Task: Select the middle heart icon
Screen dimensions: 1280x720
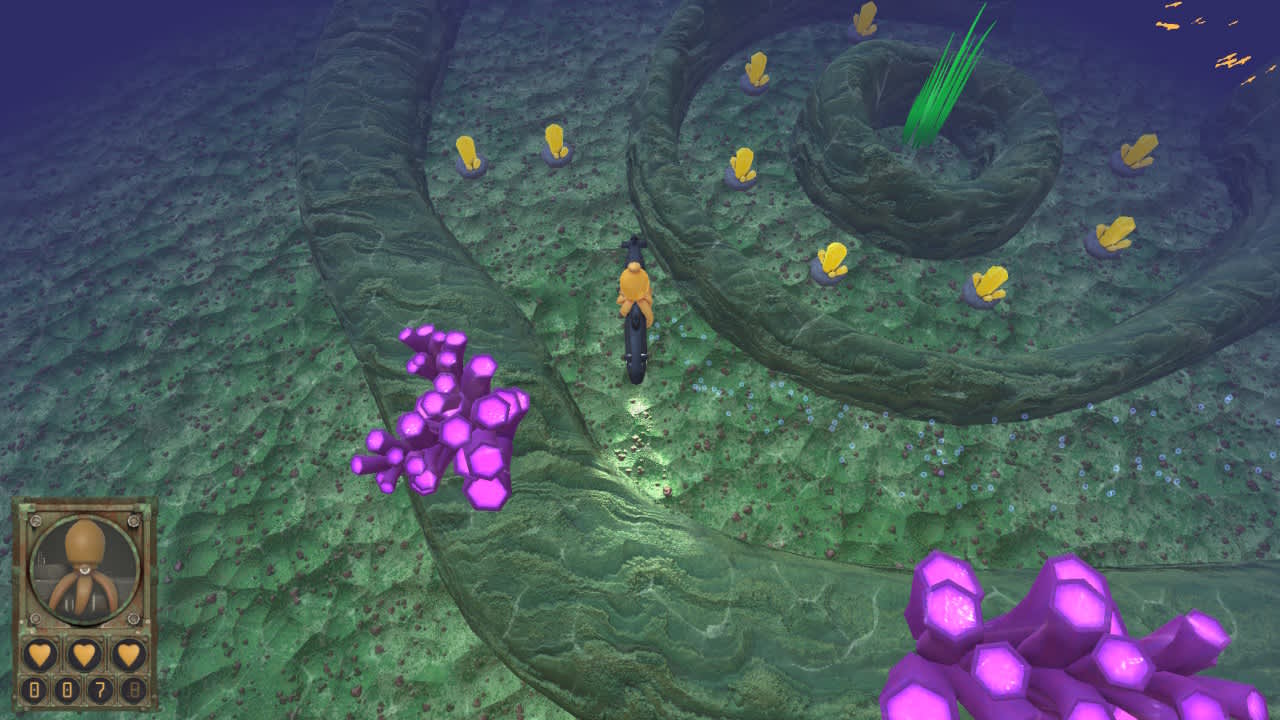Action: tap(82, 654)
